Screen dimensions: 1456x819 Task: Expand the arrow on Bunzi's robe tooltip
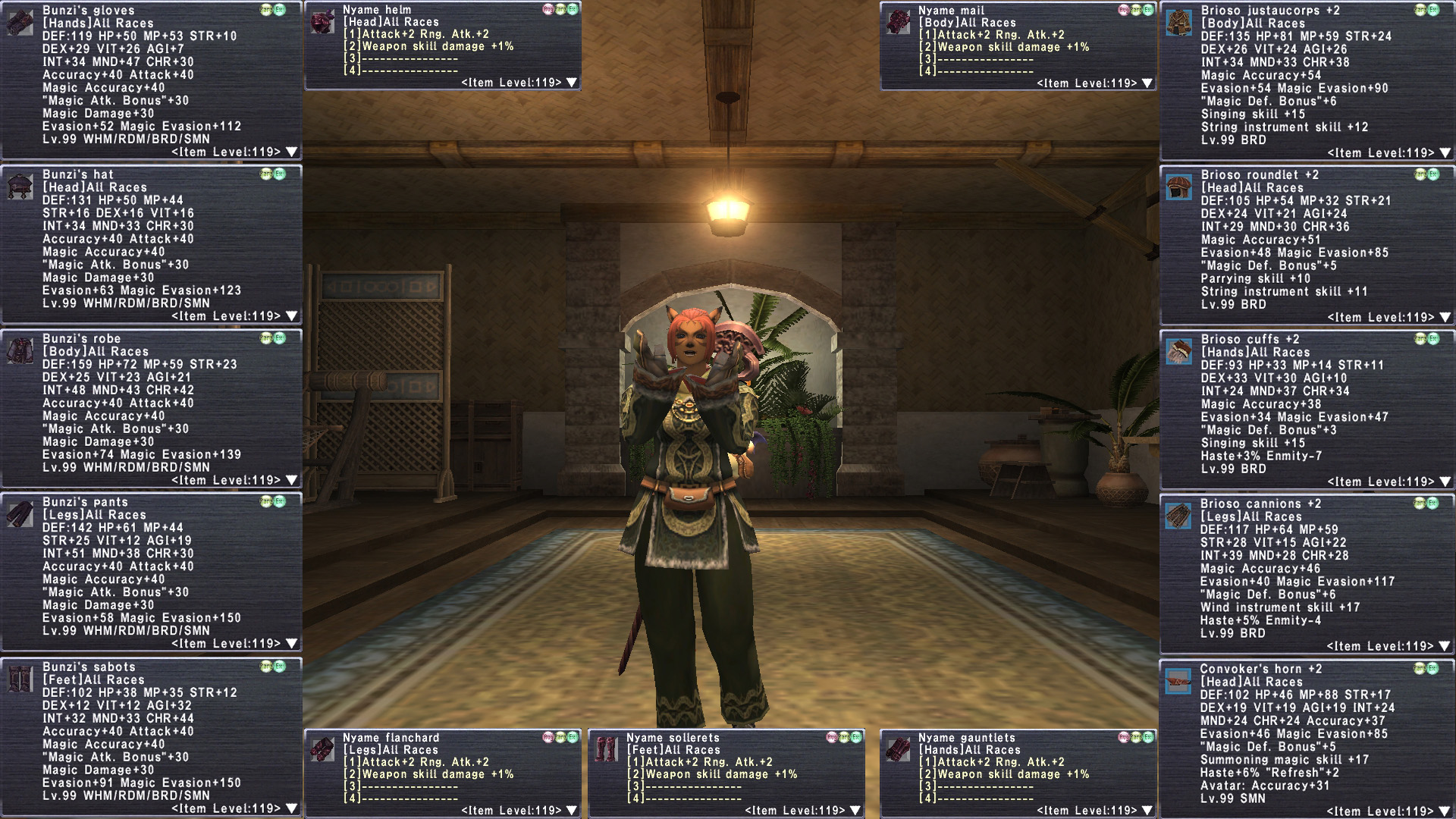pyautogui.click(x=292, y=481)
